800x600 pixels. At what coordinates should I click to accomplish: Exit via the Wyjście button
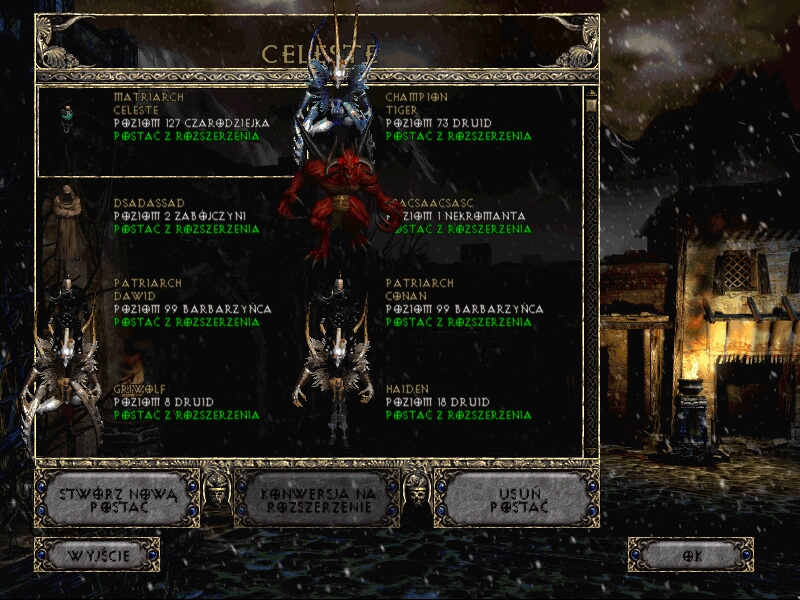(x=97, y=555)
